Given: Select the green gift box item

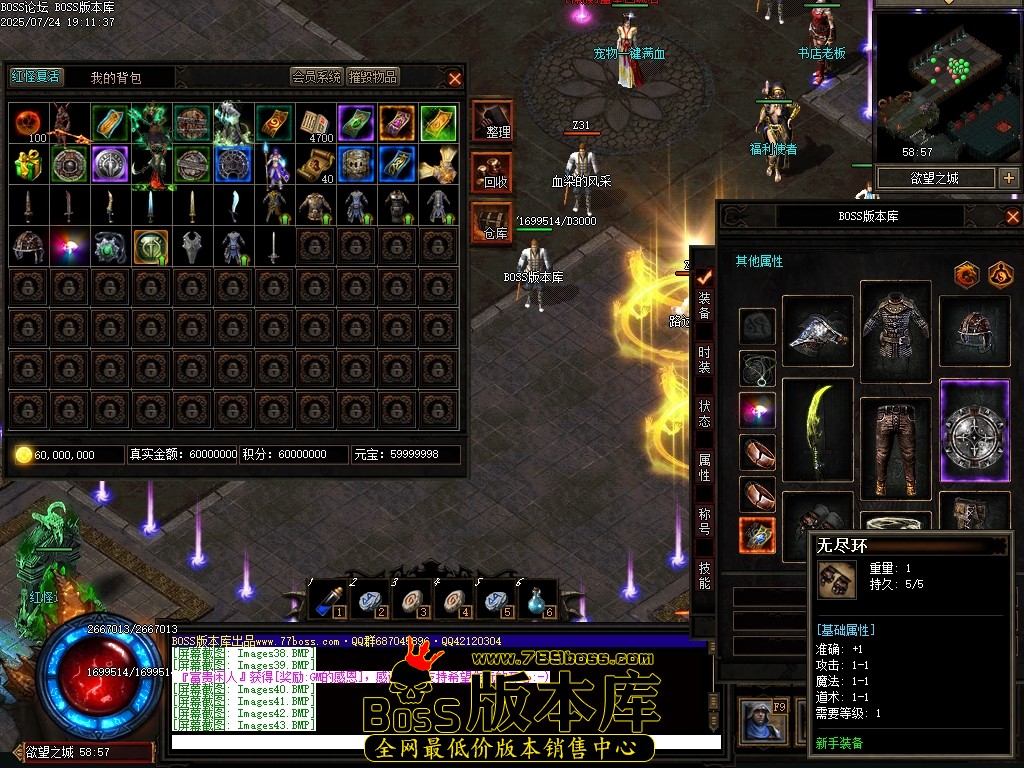Looking at the screenshot, I should pyautogui.click(x=27, y=163).
